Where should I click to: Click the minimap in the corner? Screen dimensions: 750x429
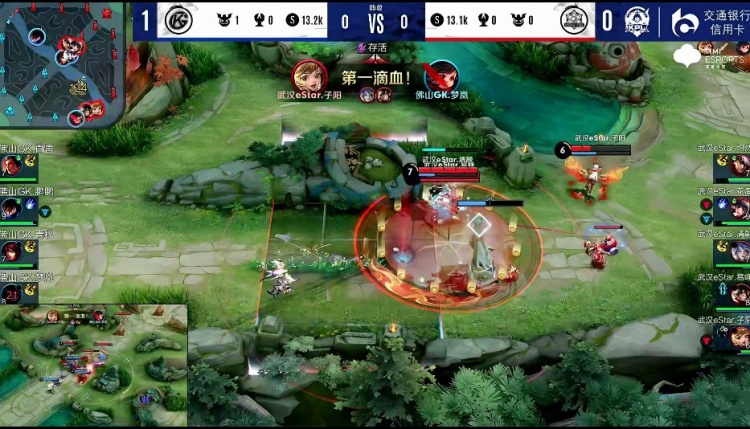(62, 63)
